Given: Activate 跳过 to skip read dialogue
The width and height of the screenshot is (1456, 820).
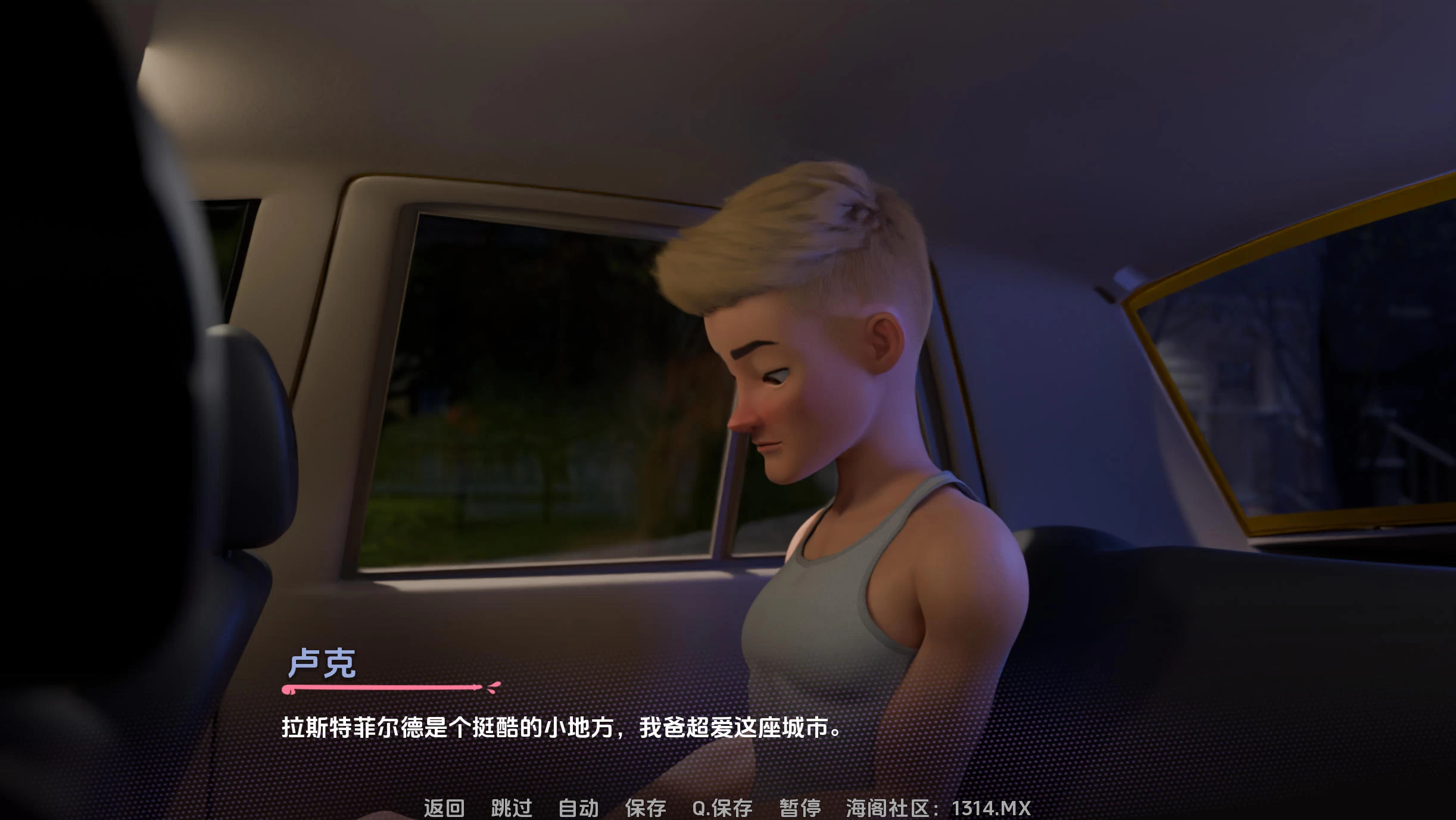Looking at the screenshot, I should [x=510, y=809].
